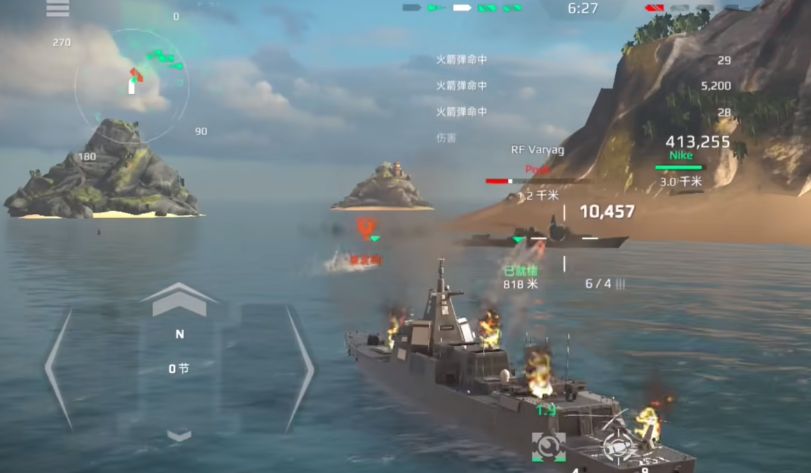
Task: Increase throttle with the large up arrow
Action: (x=178, y=299)
